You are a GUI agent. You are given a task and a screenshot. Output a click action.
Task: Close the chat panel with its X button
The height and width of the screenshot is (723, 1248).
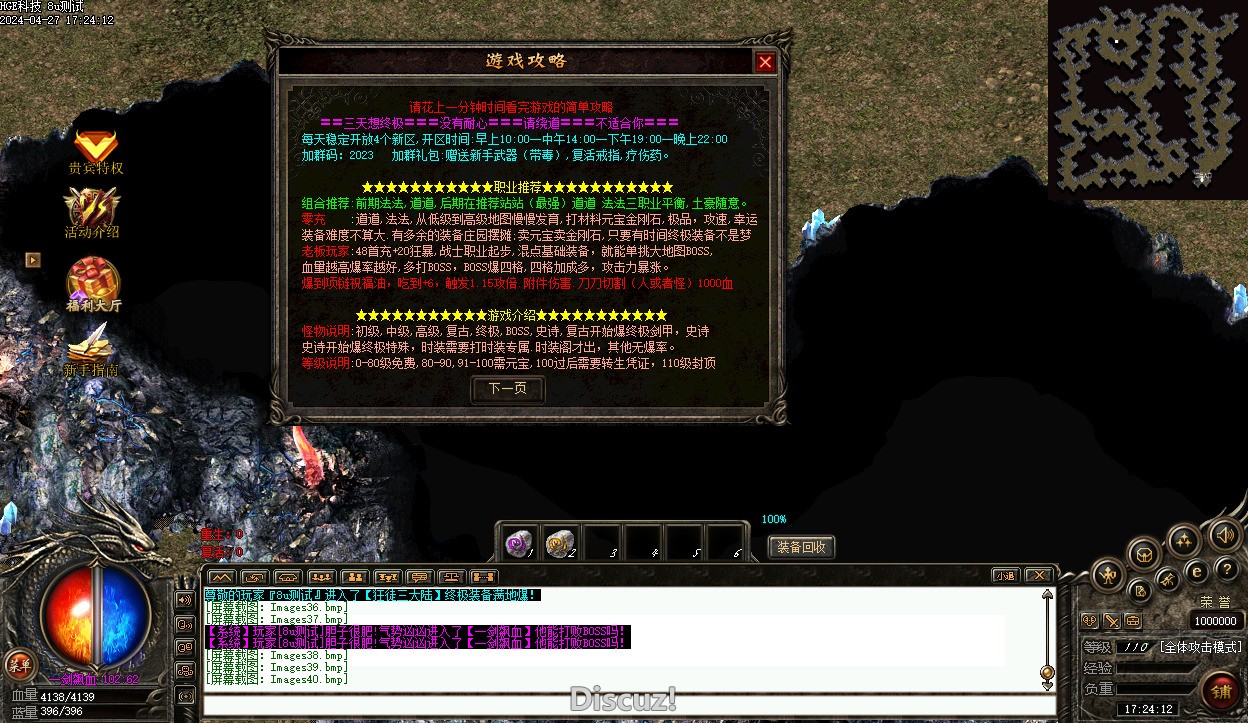point(1039,575)
